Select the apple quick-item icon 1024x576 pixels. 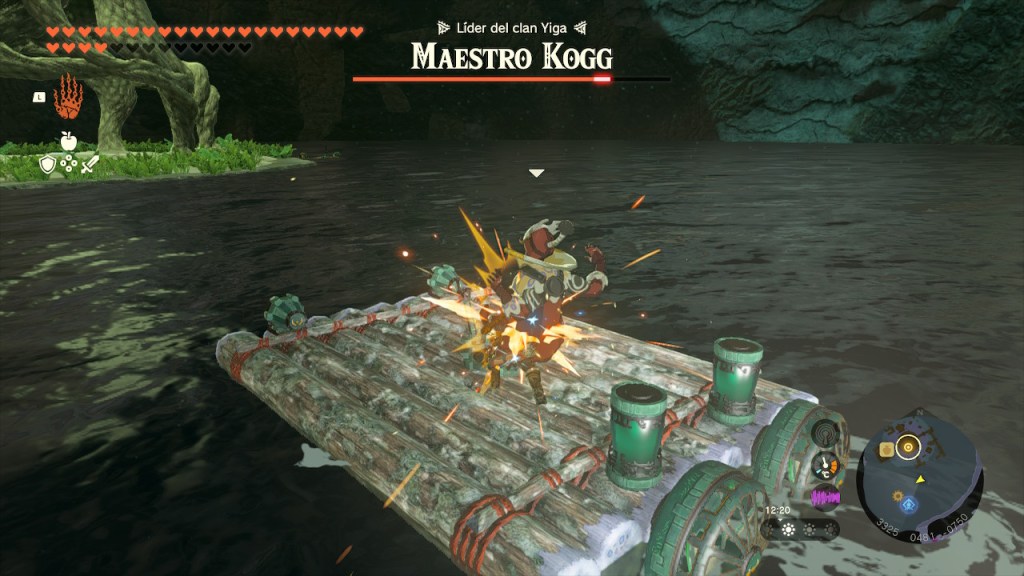(x=68, y=141)
